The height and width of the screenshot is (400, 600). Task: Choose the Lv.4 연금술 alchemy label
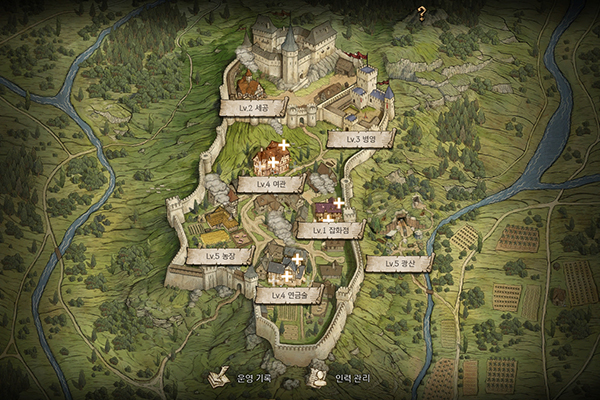coord(288,295)
